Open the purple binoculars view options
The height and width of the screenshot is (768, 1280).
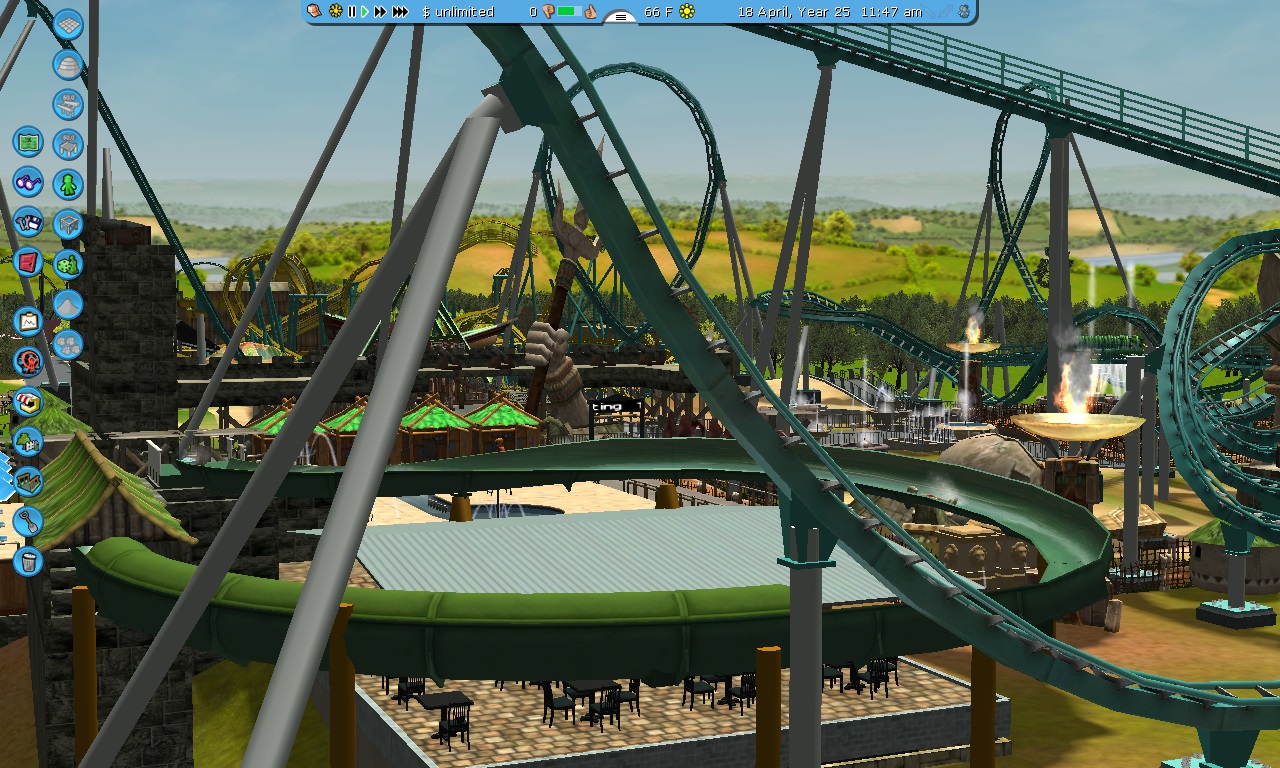click(28, 183)
